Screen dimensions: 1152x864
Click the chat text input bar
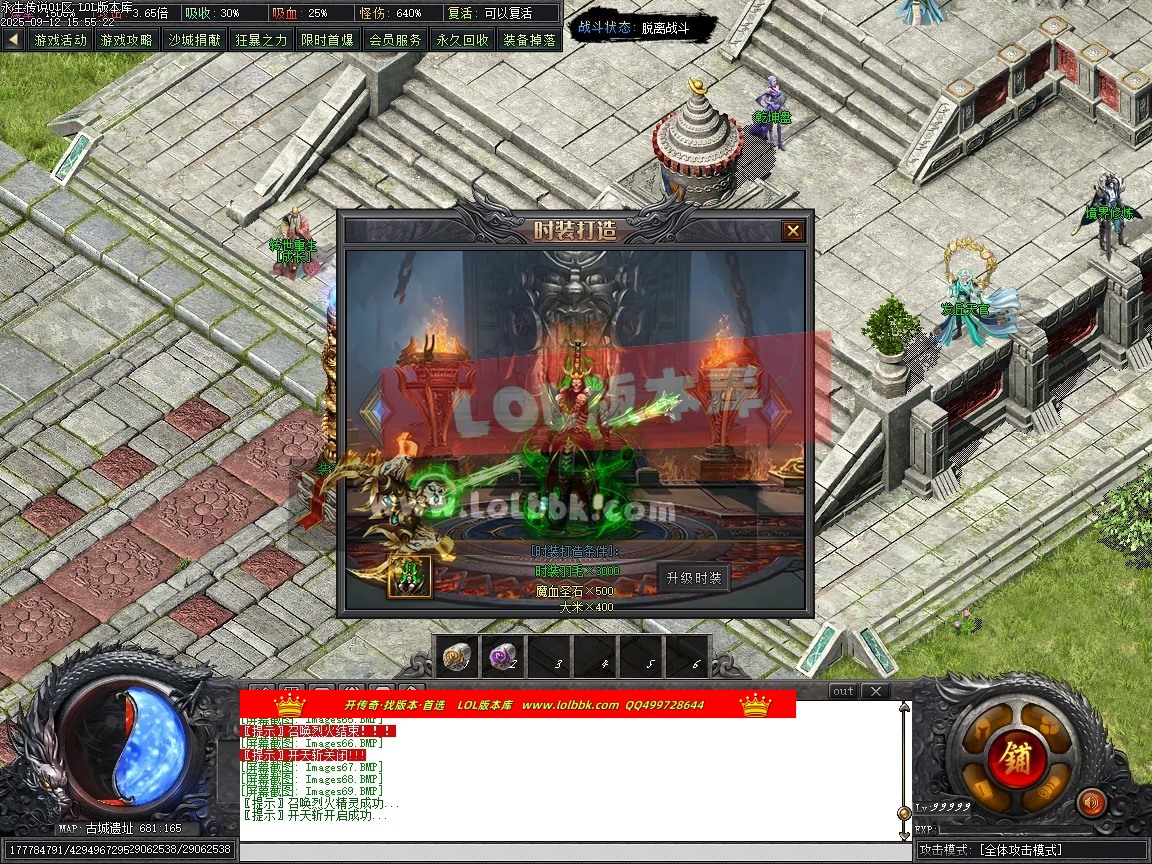575,851
